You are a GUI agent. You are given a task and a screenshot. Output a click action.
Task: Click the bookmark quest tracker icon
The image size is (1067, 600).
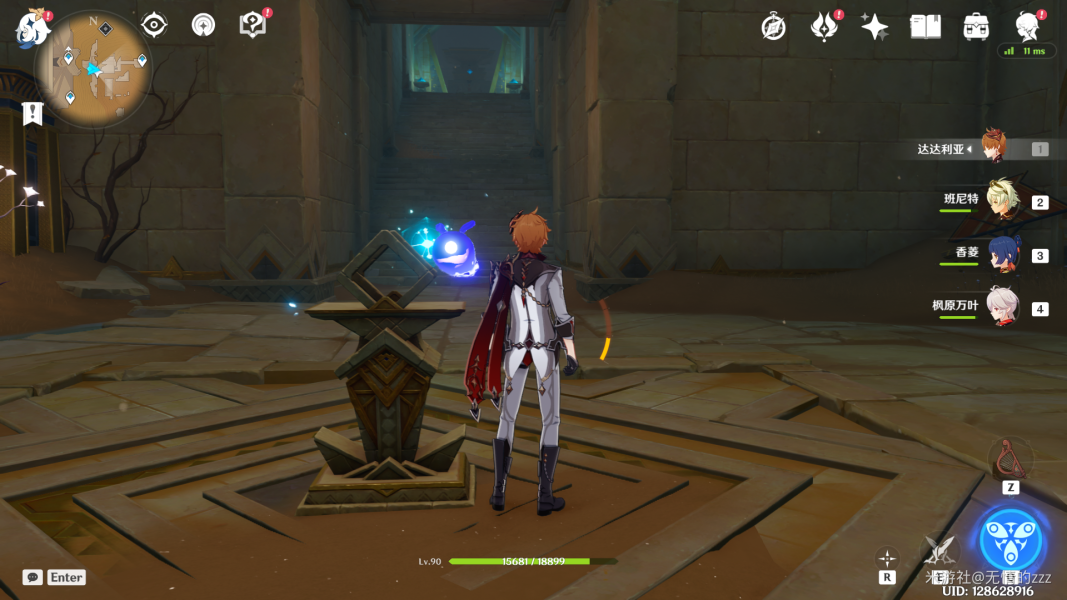pos(33,113)
